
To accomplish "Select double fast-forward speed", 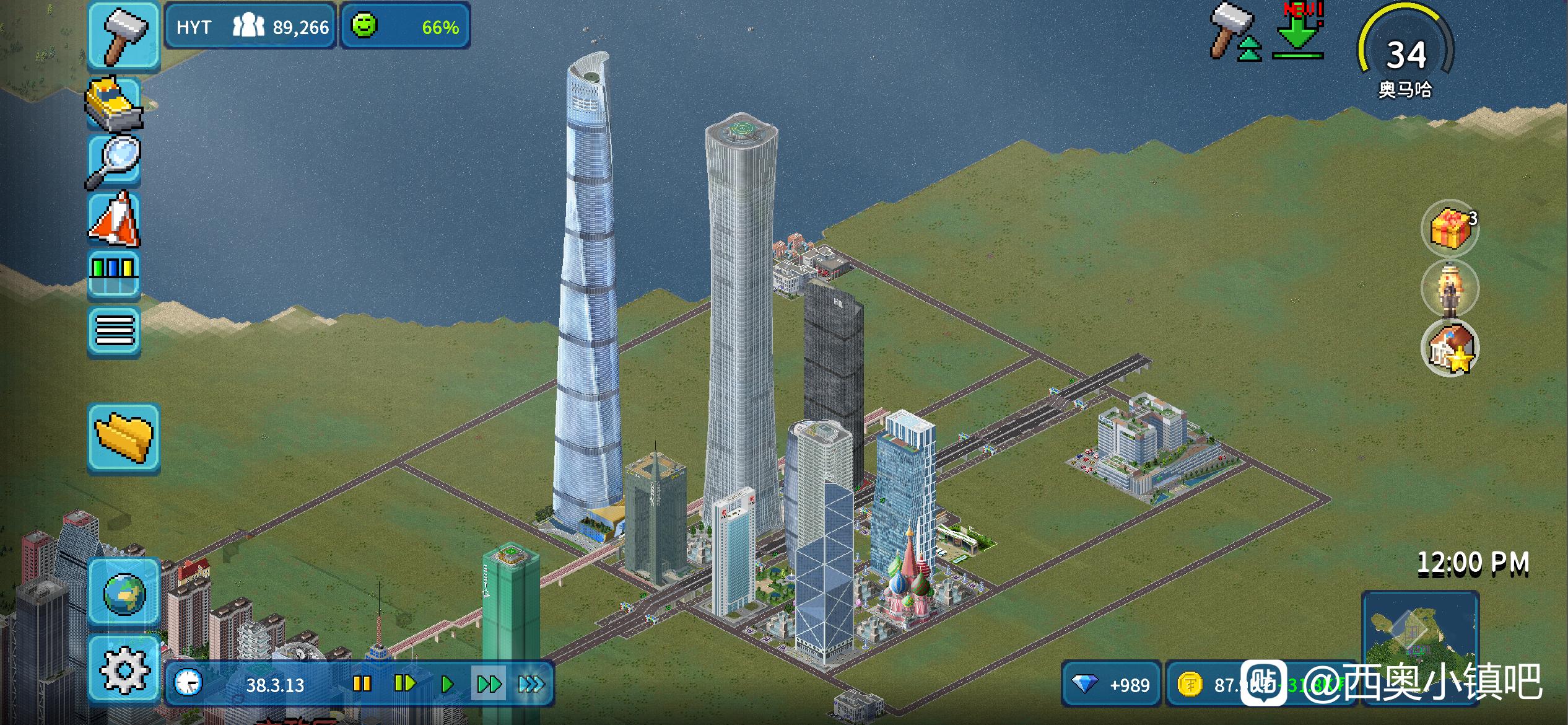I will click(489, 683).
